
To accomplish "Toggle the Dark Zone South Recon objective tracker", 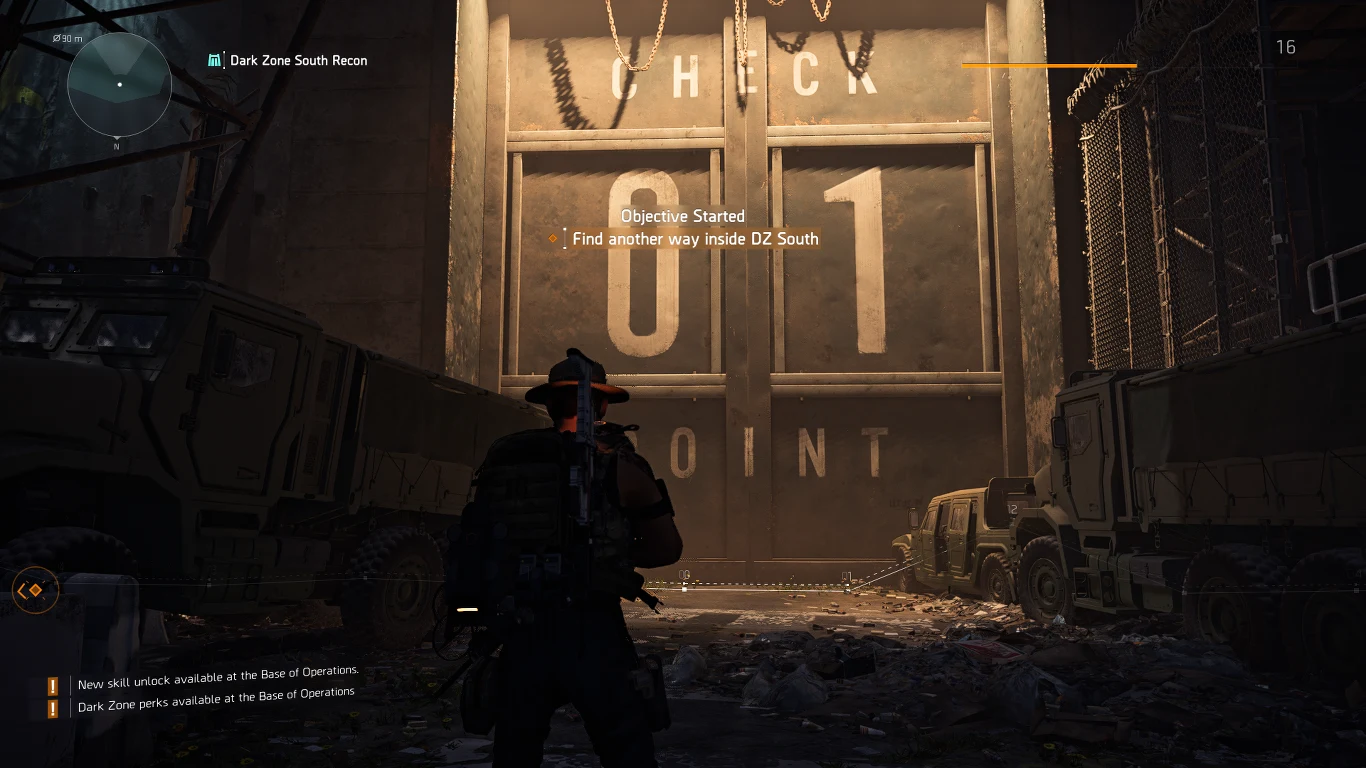I will pyautogui.click(x=289, y=60).
